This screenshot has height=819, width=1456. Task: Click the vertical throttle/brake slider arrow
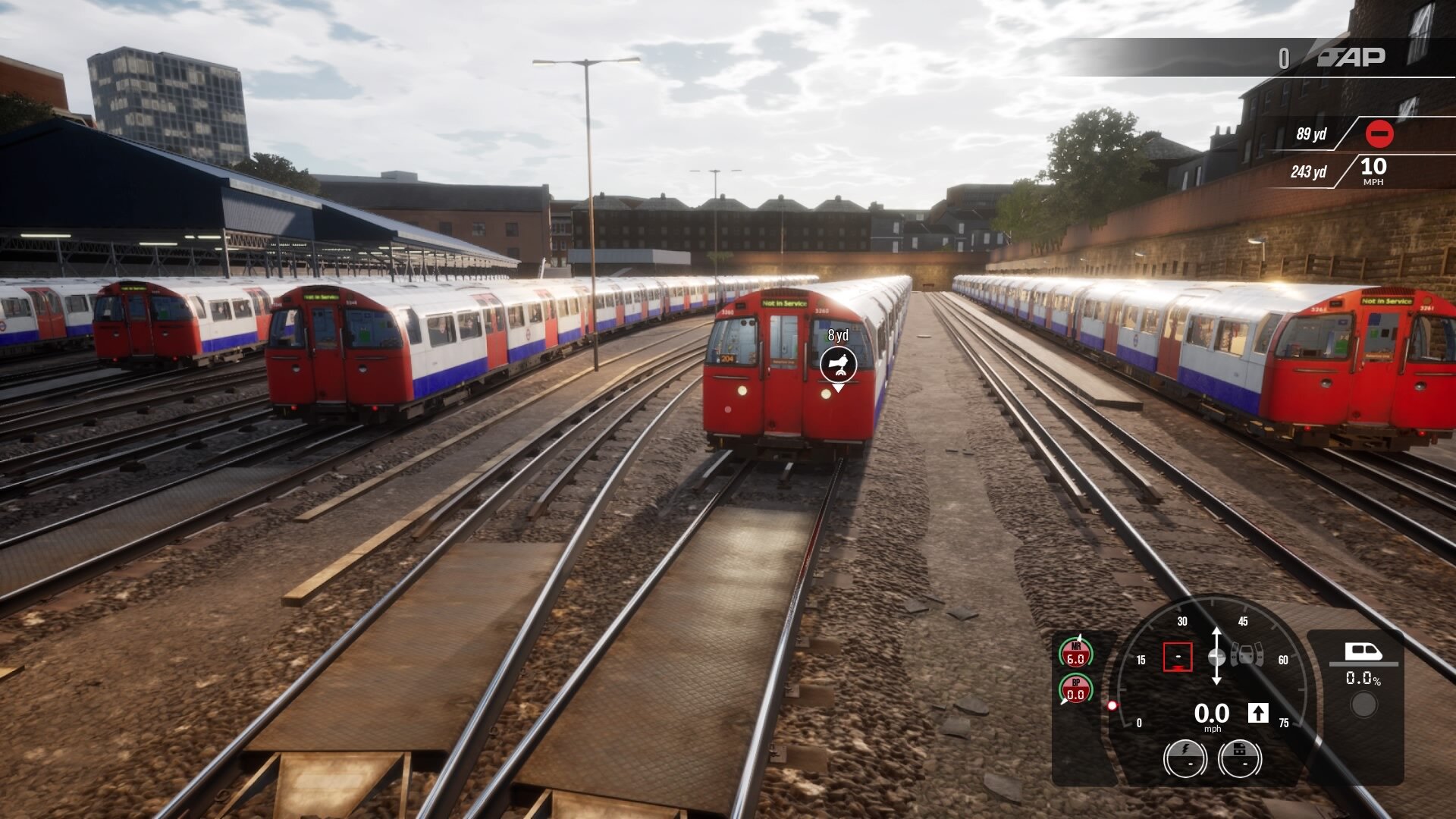click(1216, 656)
